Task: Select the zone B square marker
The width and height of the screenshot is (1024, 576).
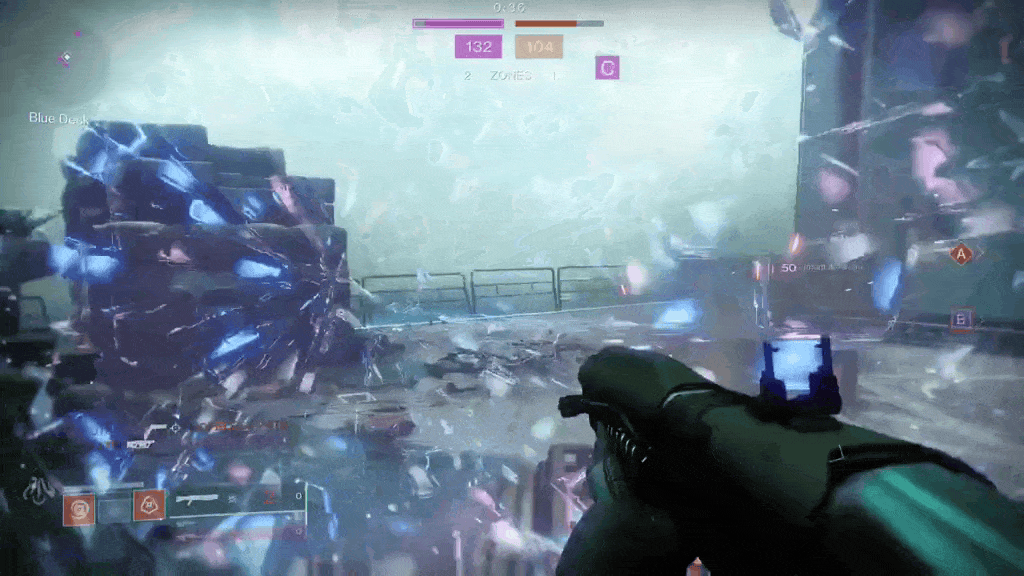Action: click(962, 320)
